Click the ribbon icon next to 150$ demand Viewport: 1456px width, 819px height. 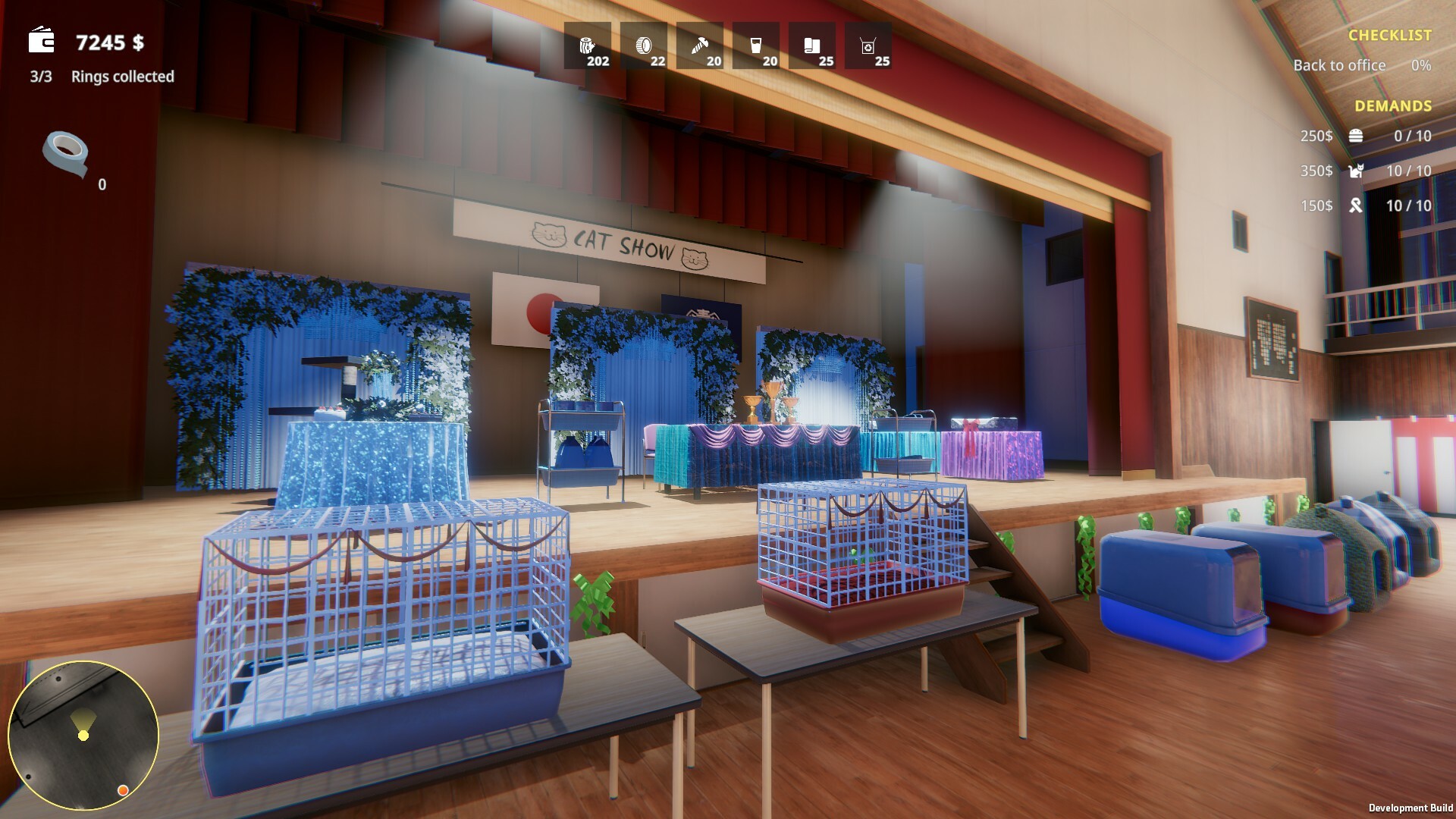tap(1357, 205)
